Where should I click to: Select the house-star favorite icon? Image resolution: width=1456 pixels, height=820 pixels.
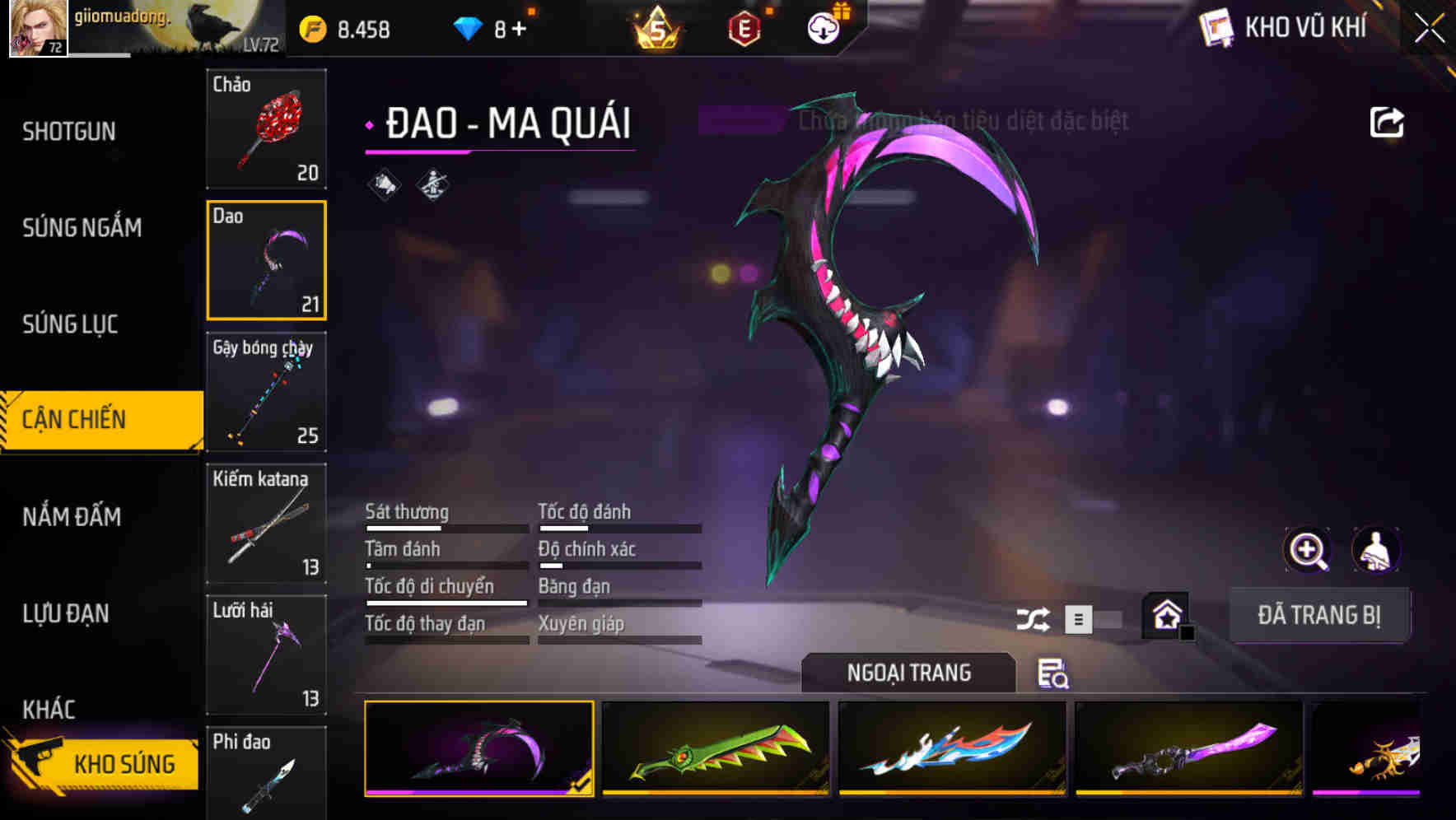click(1166, 615)
